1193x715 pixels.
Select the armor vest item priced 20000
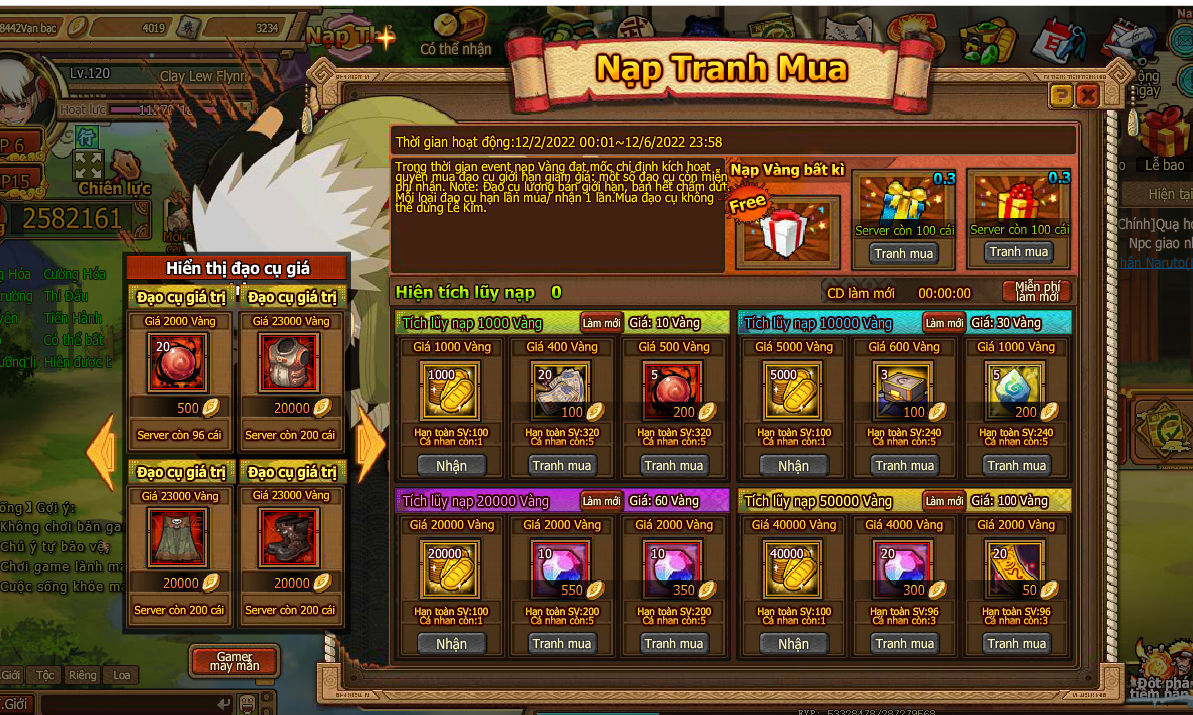click(x=291, y=363)
